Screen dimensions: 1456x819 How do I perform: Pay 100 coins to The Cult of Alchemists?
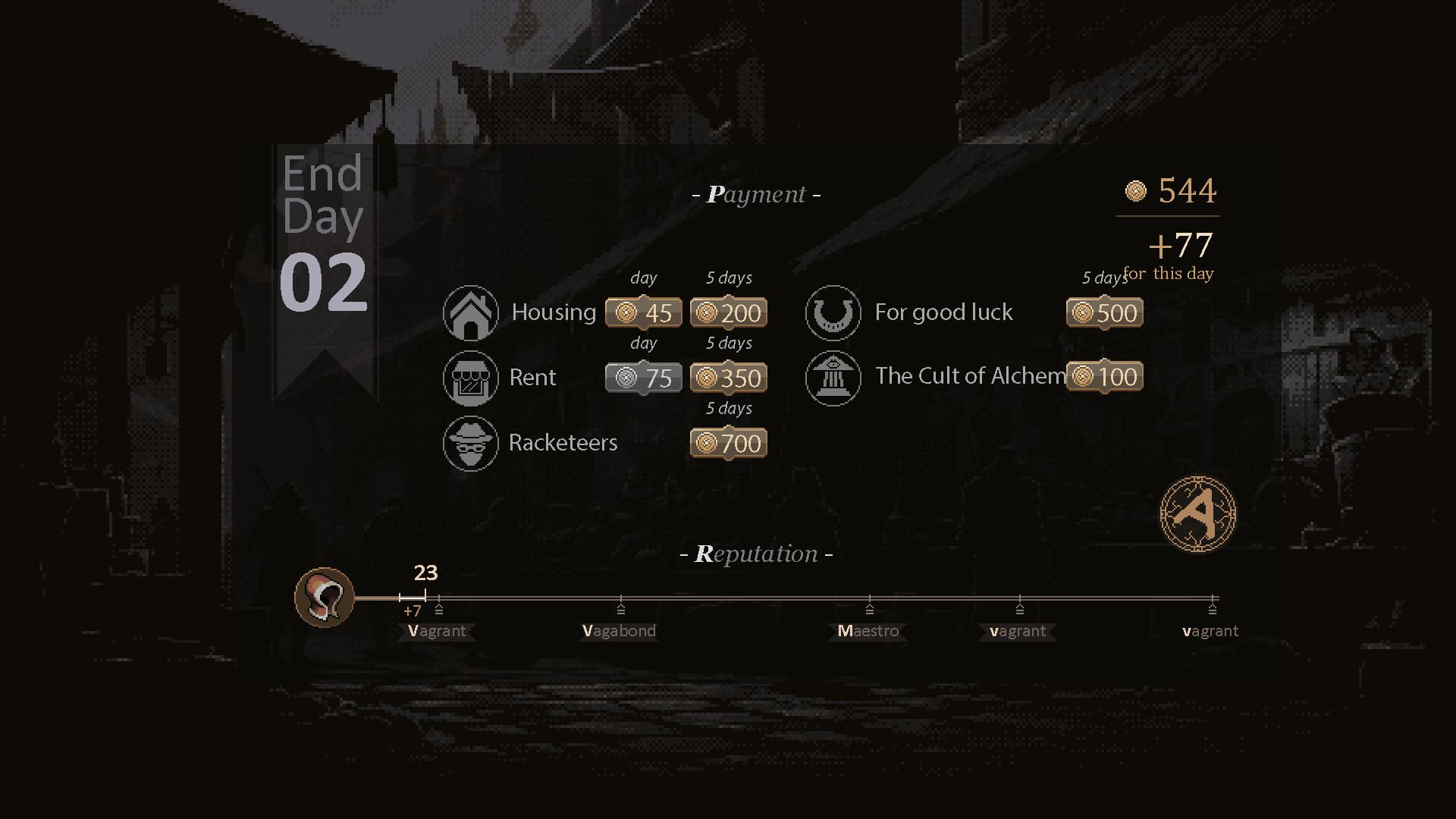(x=1104, y=376)
